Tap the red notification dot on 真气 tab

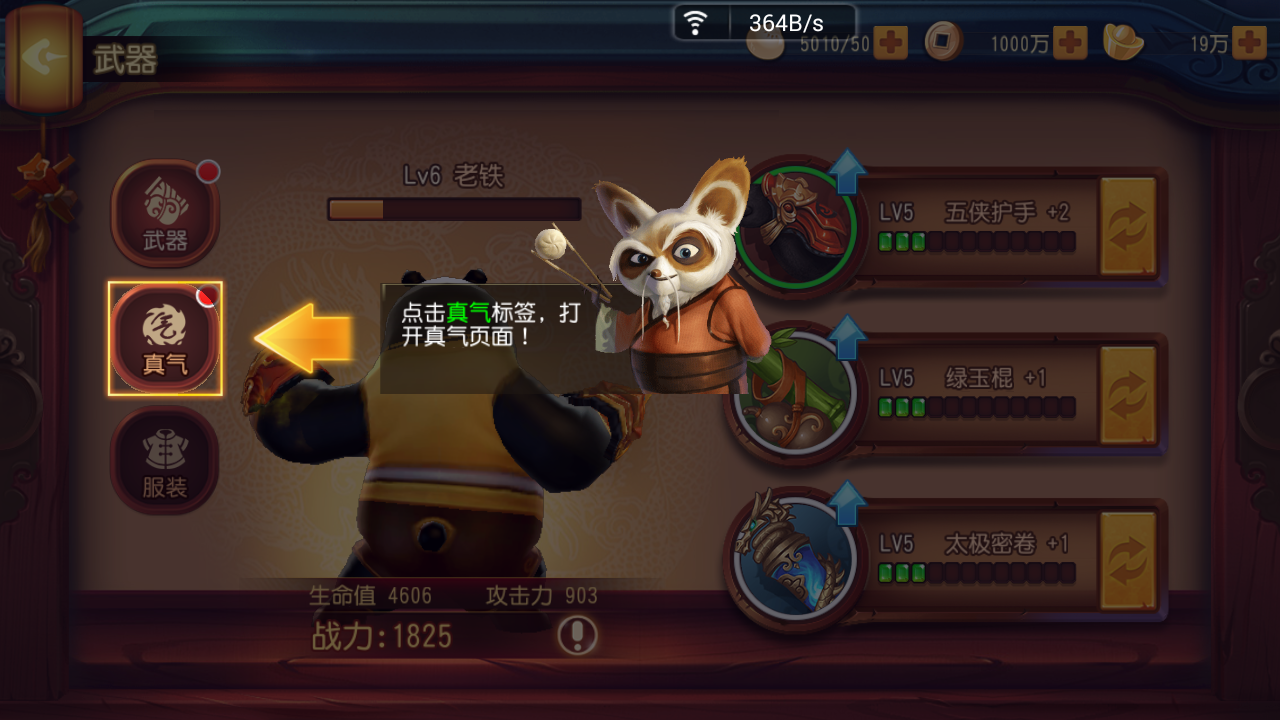[206, 297]
